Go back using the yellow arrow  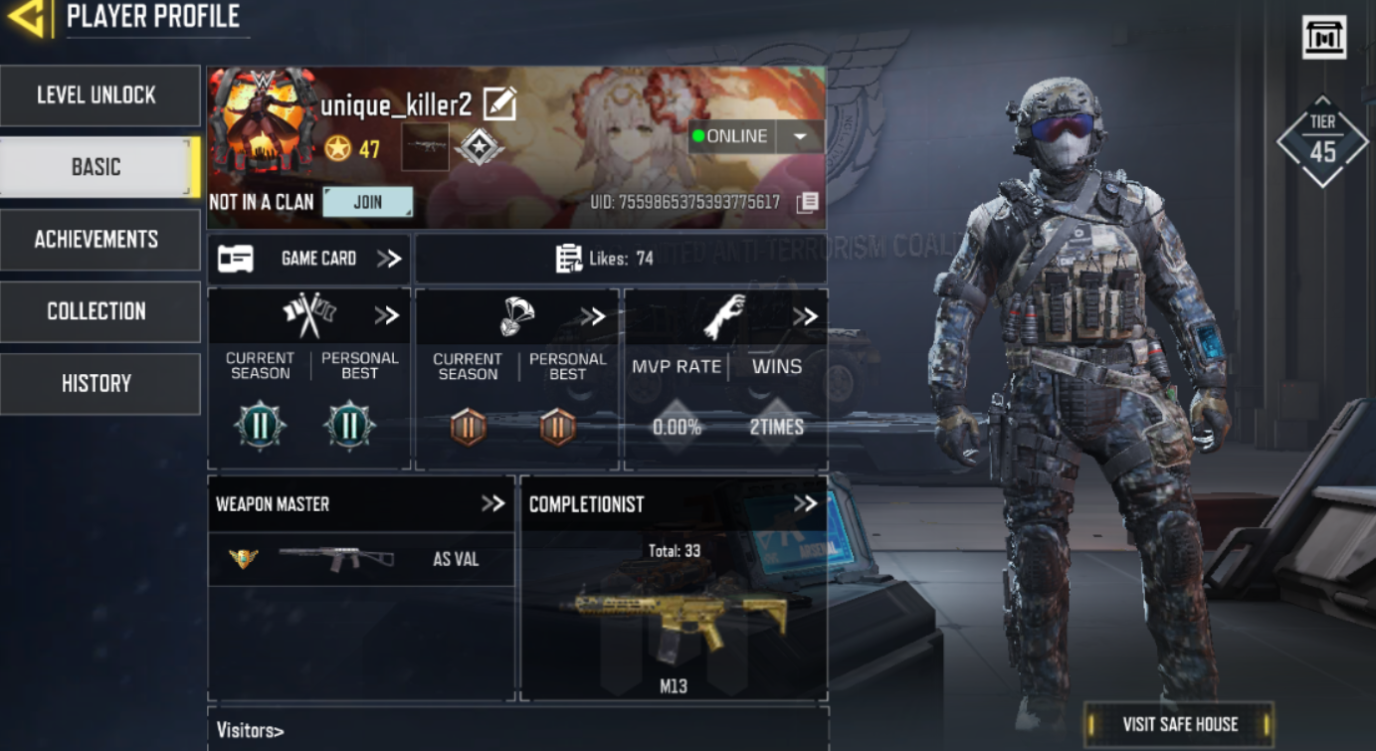click(x=26, y=17)
